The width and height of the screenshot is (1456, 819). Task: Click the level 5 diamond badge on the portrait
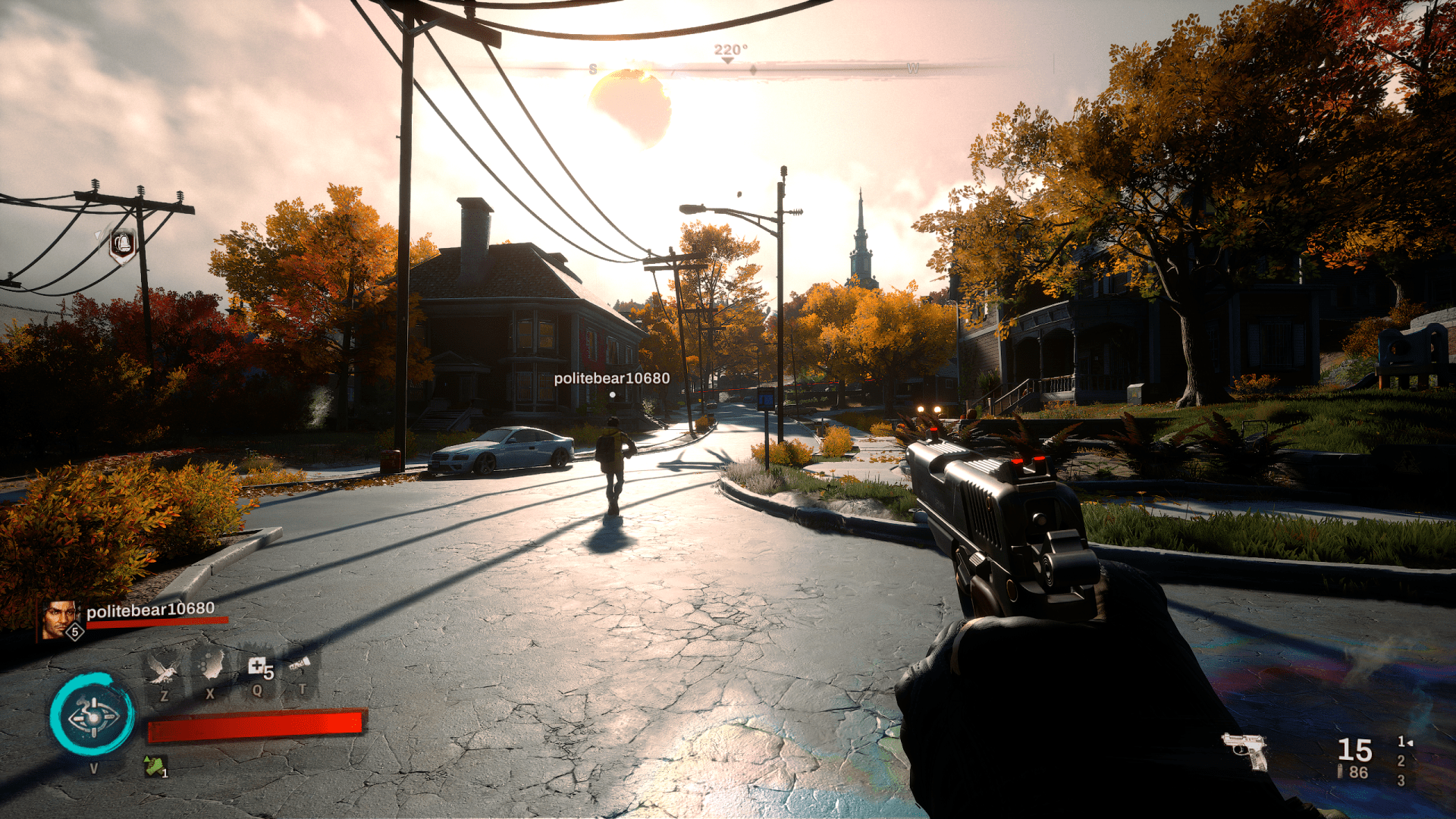tap(74, 632)
